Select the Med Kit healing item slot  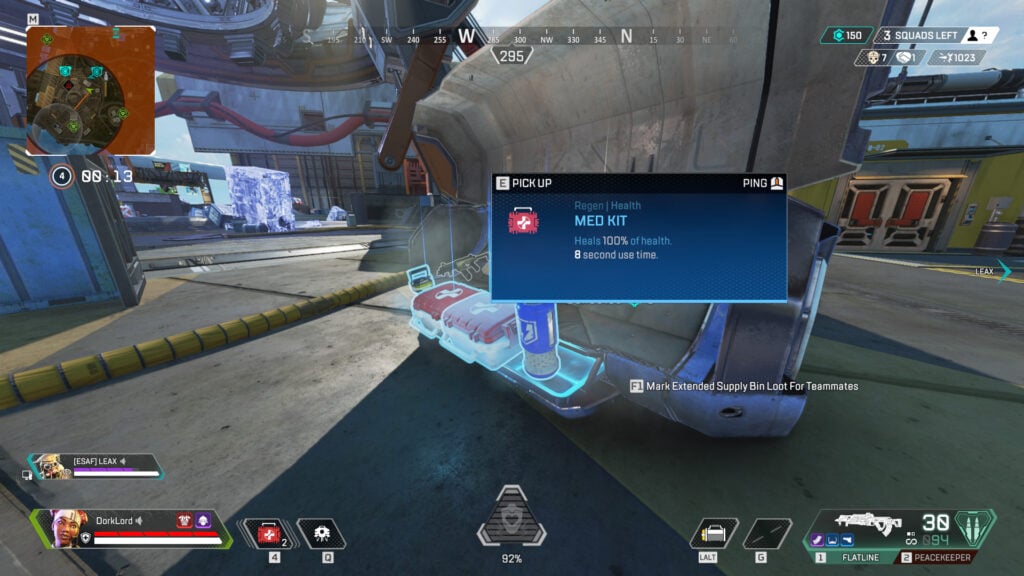(268, 534)
